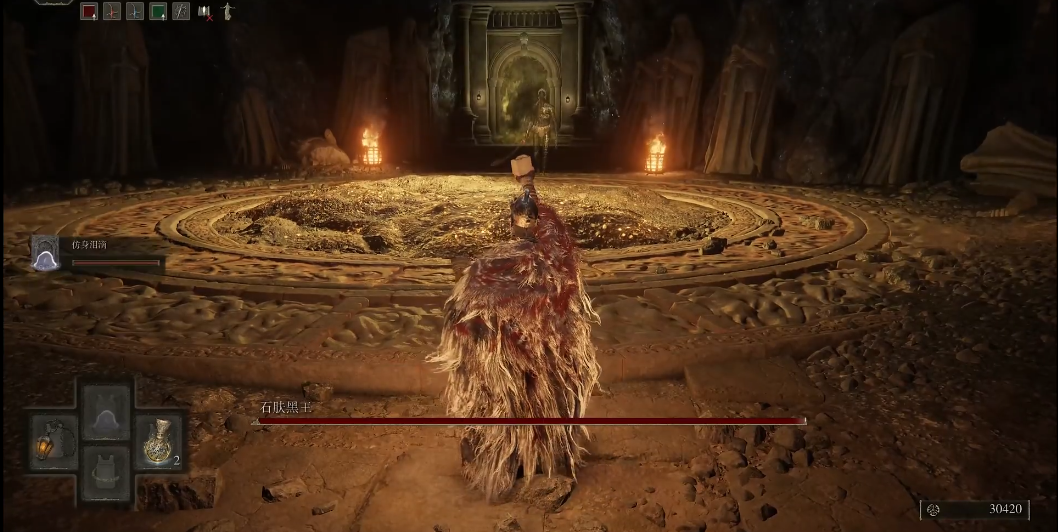Click the white slash status icon
Viewport: 1058px width, 532px height.
(181, 12)
